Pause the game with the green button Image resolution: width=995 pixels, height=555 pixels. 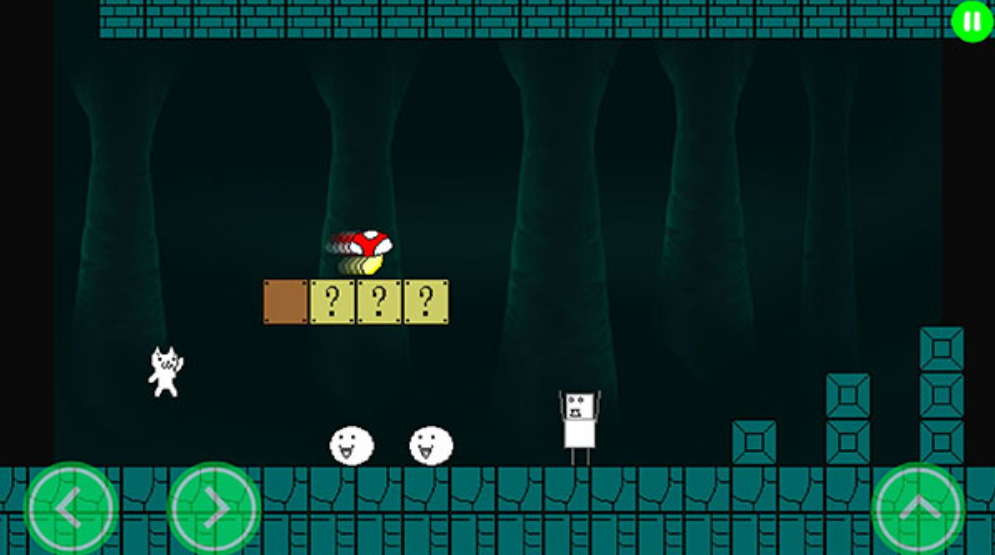[x=971, y=21]
